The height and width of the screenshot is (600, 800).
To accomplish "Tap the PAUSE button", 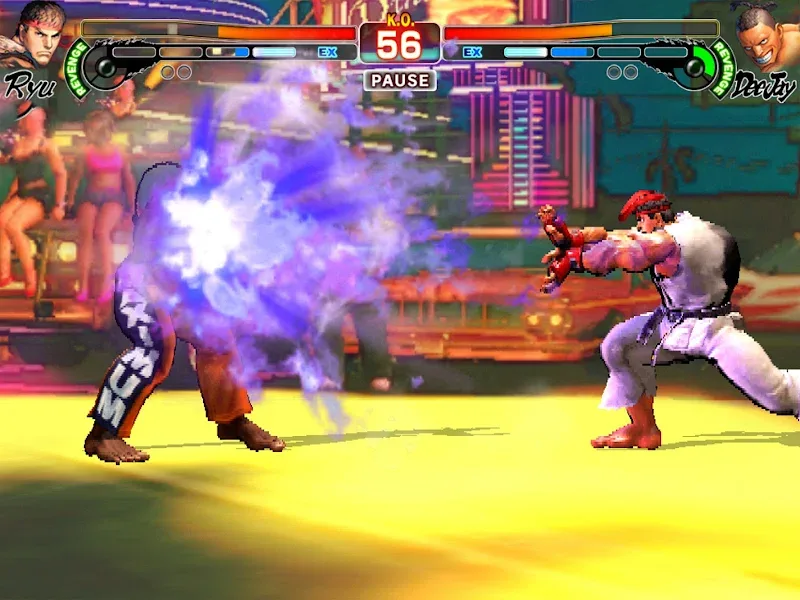I will (399, 80).
